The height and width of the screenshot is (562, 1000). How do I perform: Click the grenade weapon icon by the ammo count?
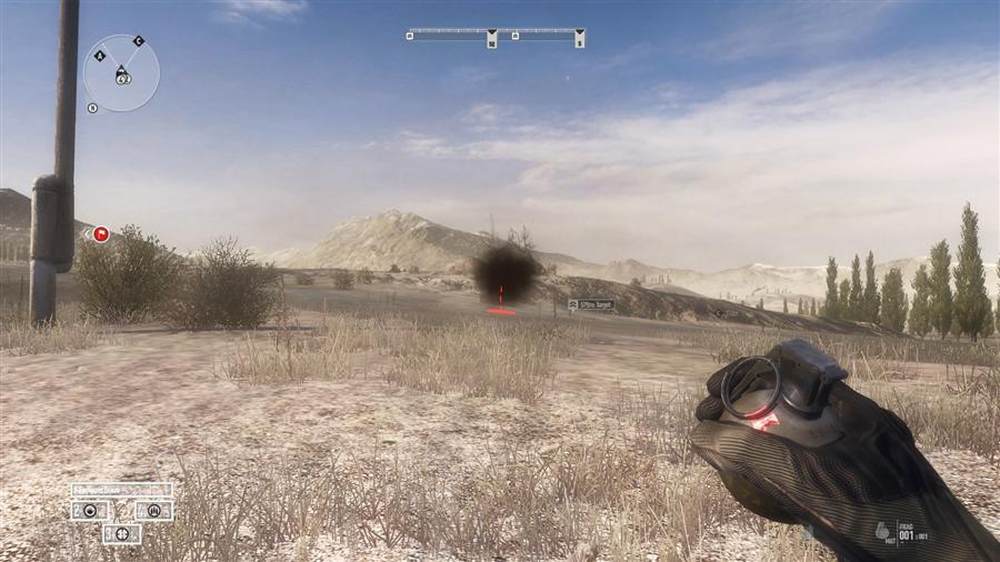[x=883, y=532]
